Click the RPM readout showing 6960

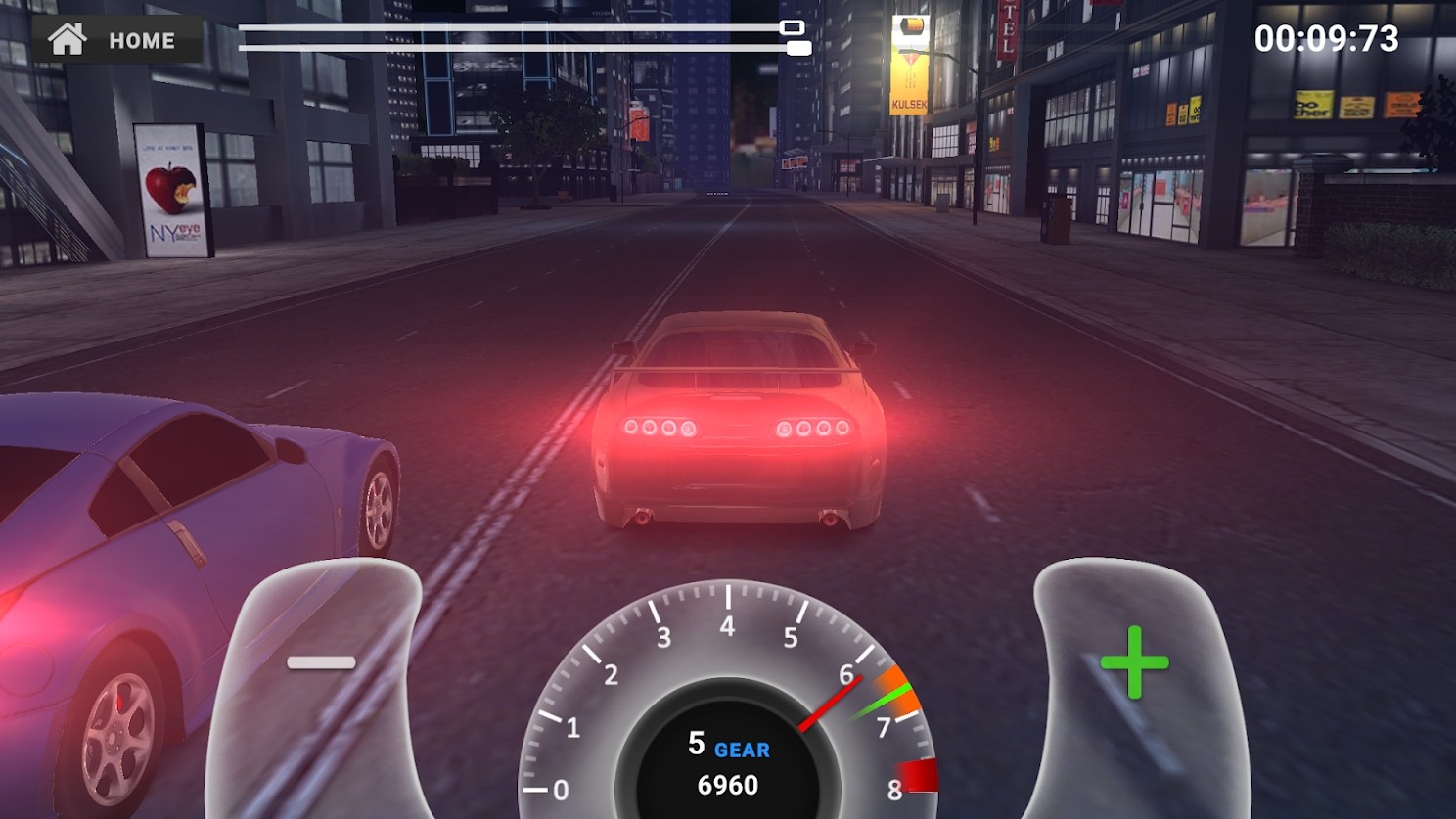728,783
